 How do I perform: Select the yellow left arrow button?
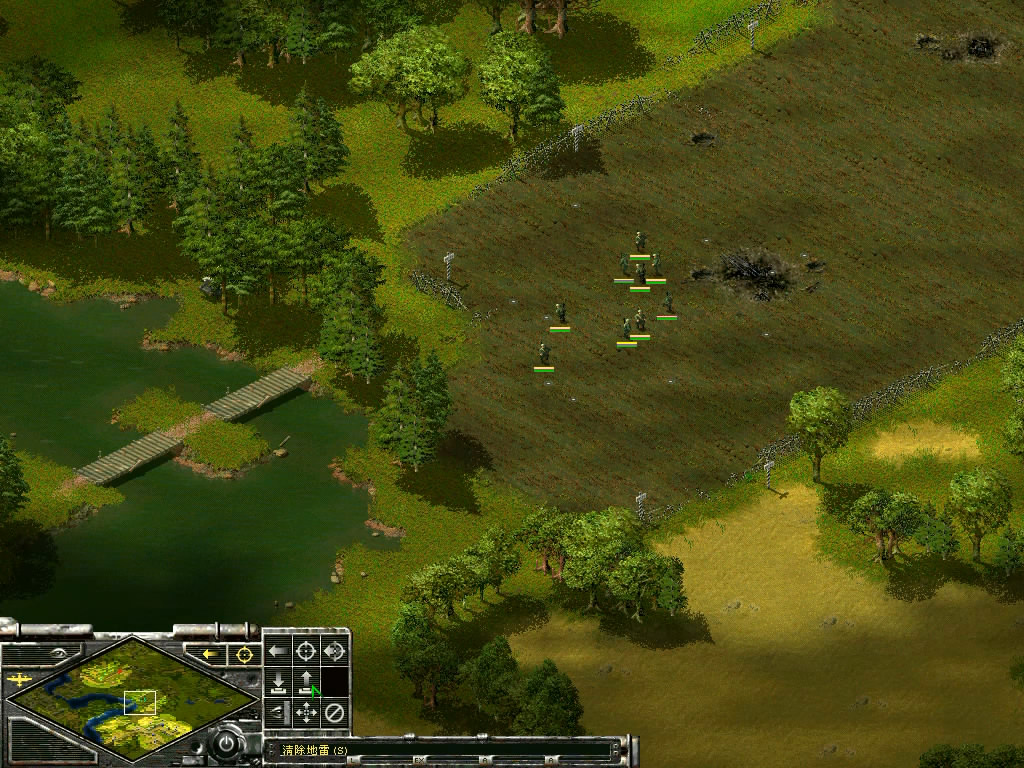pyautogui.click(x=210, y=655)
